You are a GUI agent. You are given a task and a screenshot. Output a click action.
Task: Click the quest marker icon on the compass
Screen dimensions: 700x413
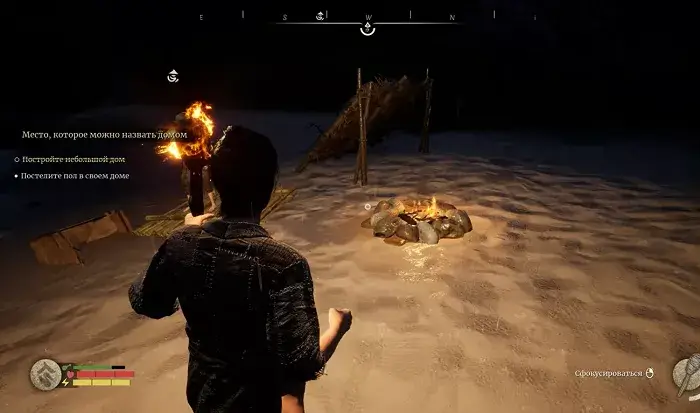tap(320, 16)
